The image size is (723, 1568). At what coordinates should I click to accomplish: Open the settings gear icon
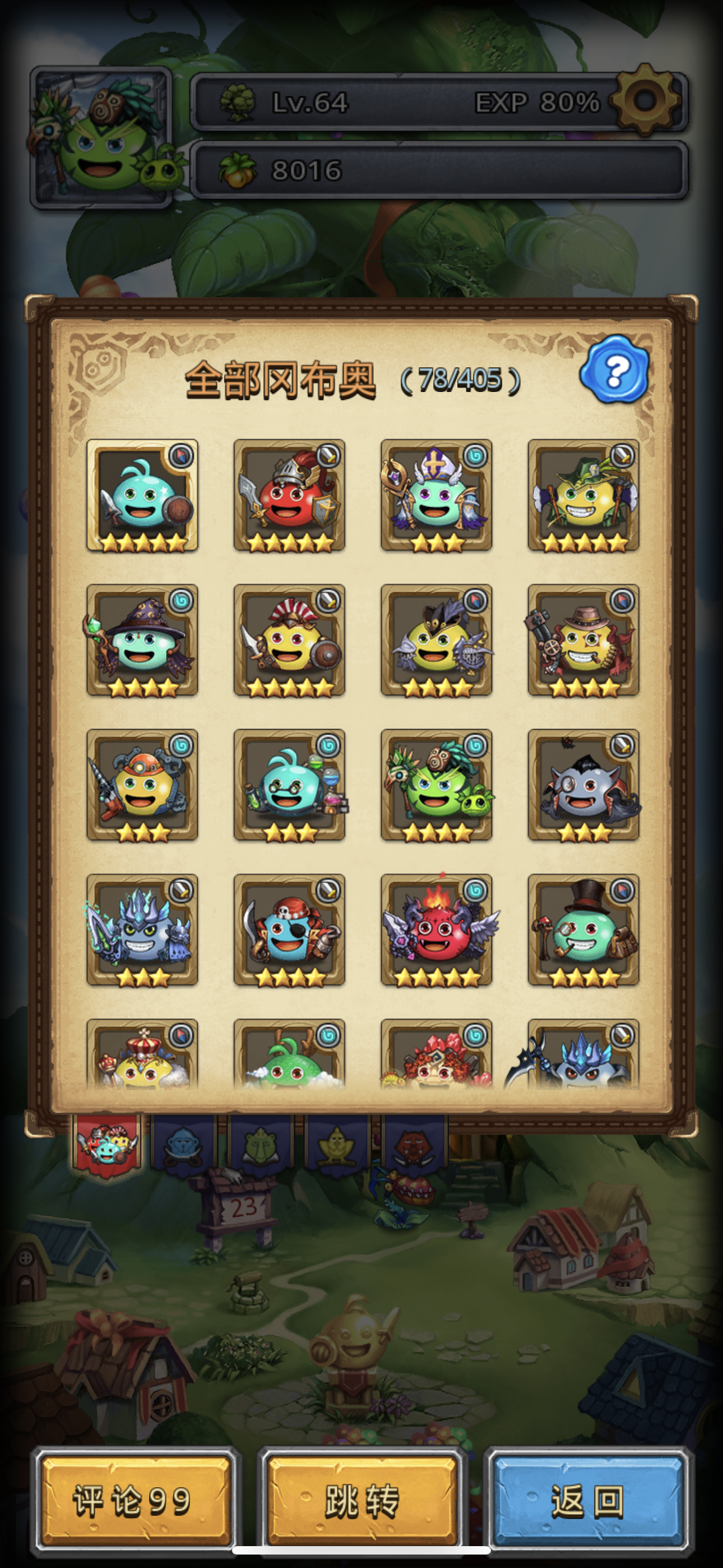click(x=644, y=100)
